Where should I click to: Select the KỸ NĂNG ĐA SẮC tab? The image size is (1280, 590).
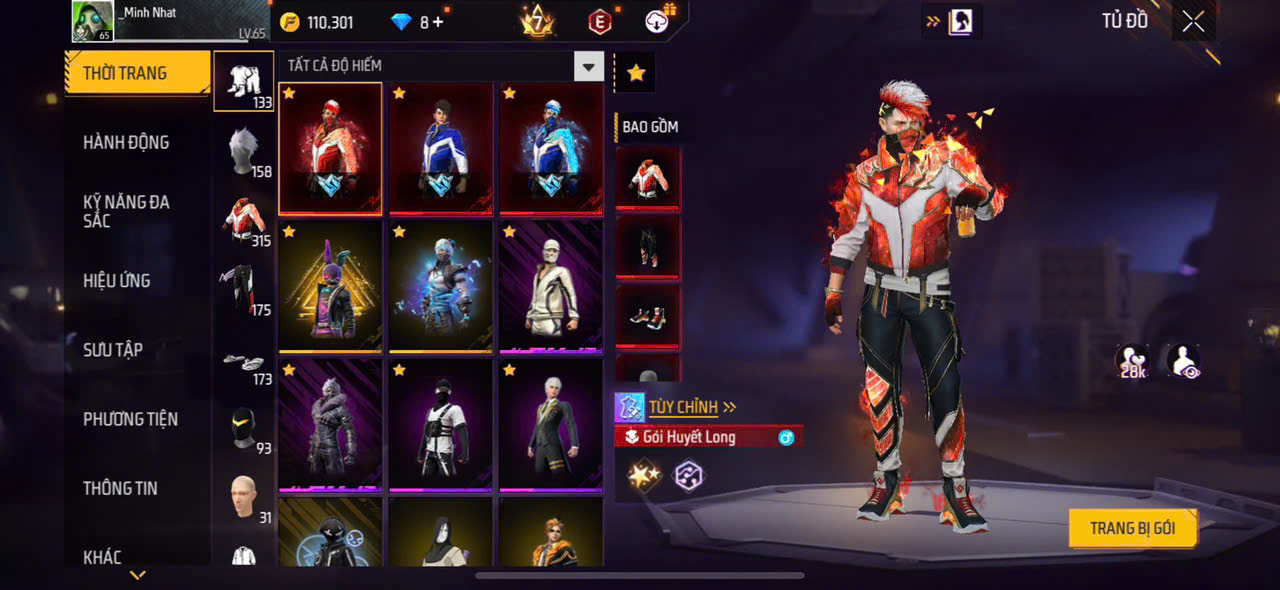(x=126, y=211)
